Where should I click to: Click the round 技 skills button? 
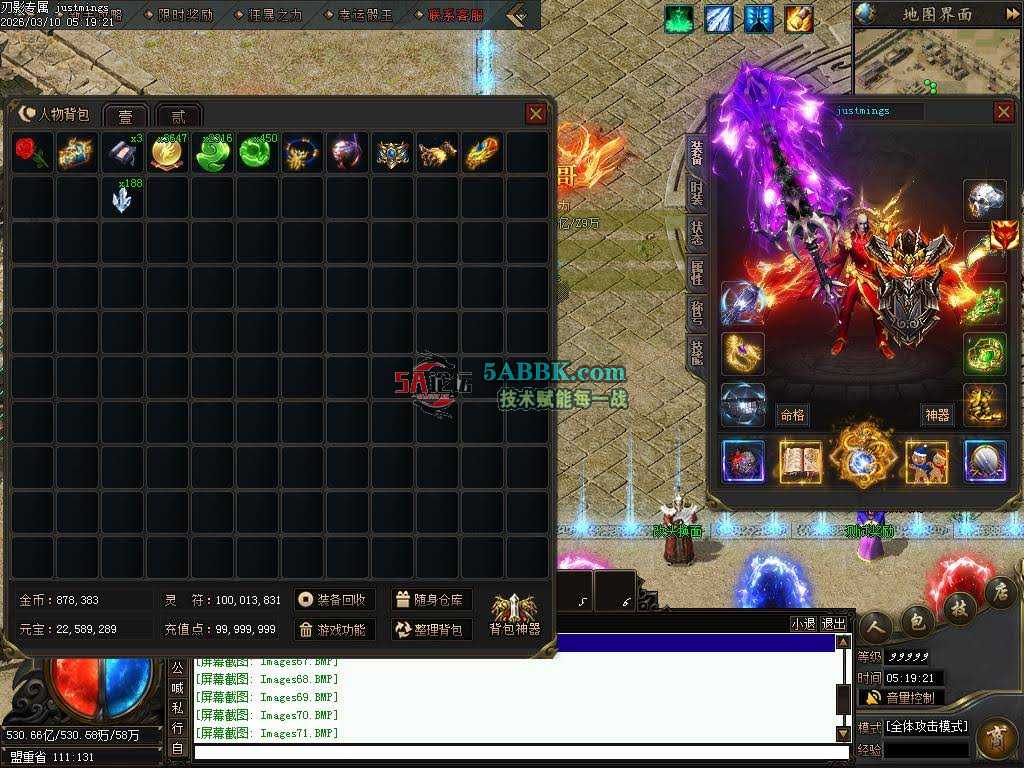pos(959,607)
